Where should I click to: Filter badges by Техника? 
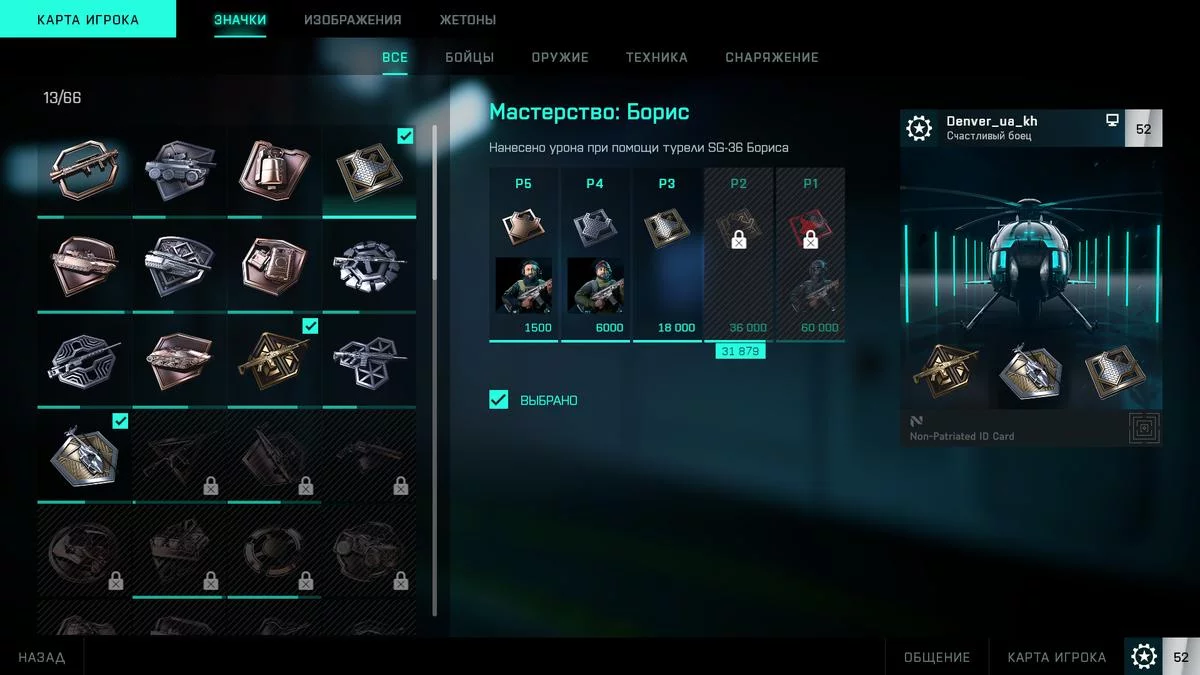(657, 57)
